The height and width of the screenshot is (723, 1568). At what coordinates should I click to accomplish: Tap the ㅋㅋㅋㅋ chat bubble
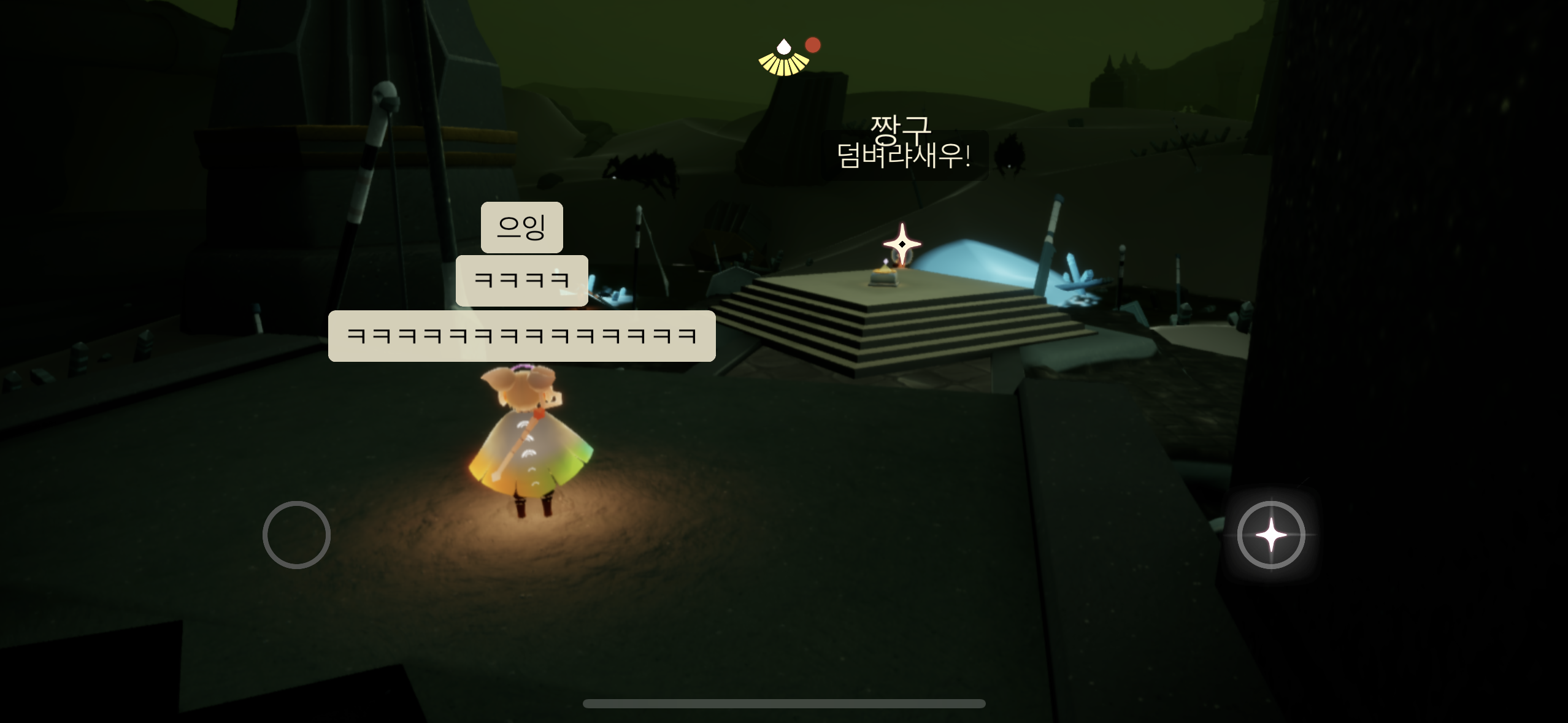coord(521,279)
